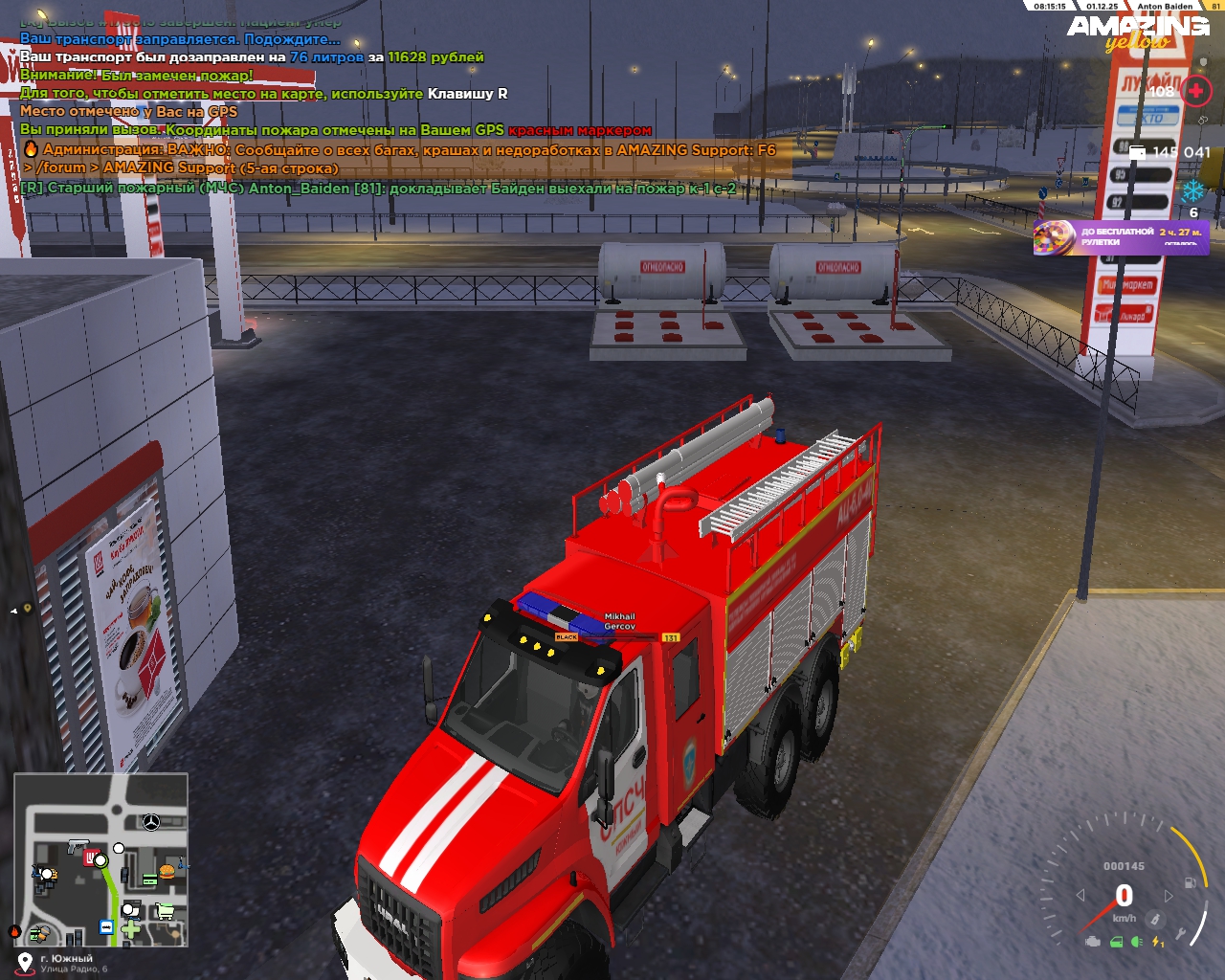Select the burger restaurant map marker
The height and width of the screenshot is (980, 1225).
167,872
